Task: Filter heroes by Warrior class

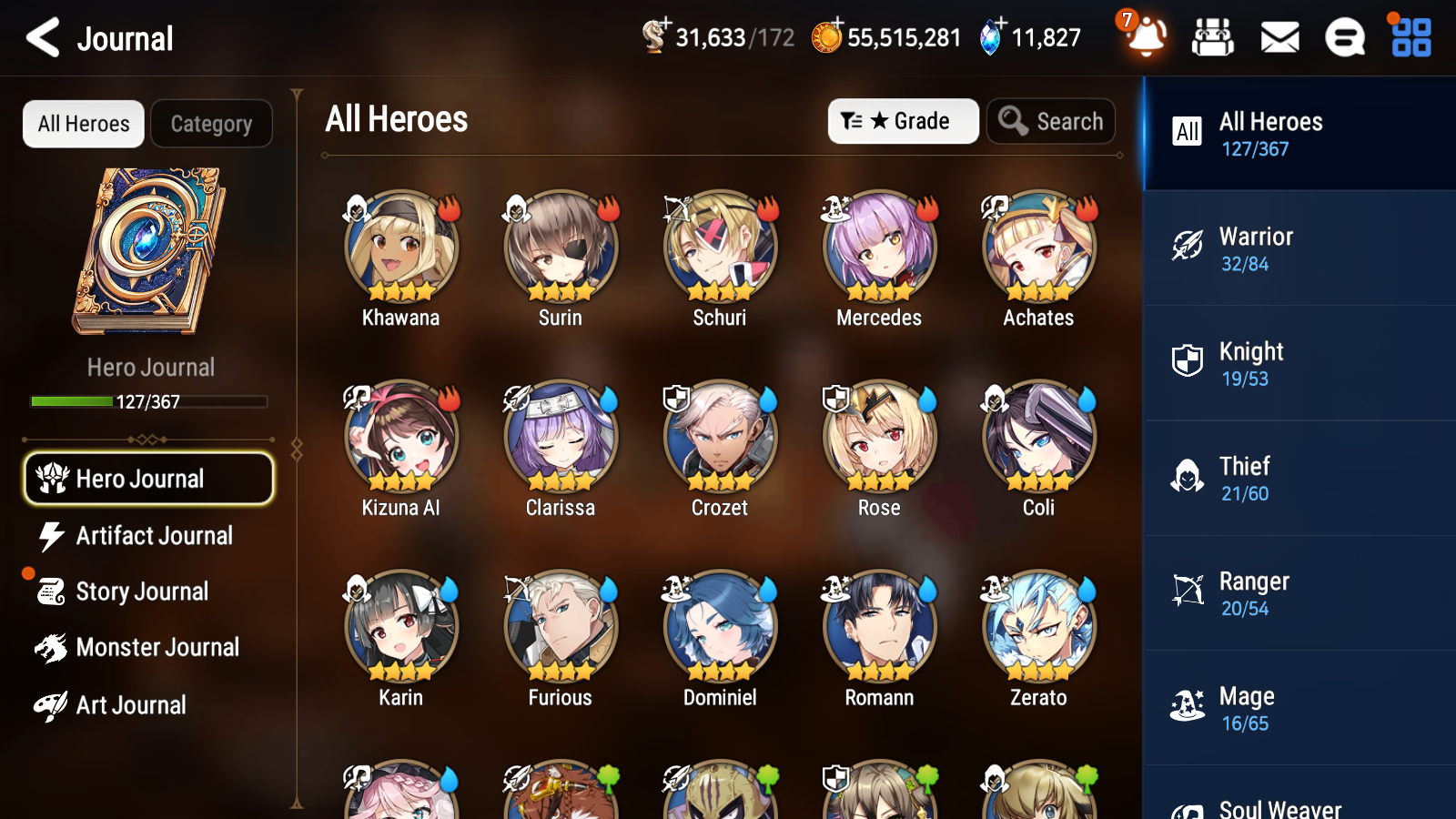Action: pyautogui.click(x=1299, y=249)
